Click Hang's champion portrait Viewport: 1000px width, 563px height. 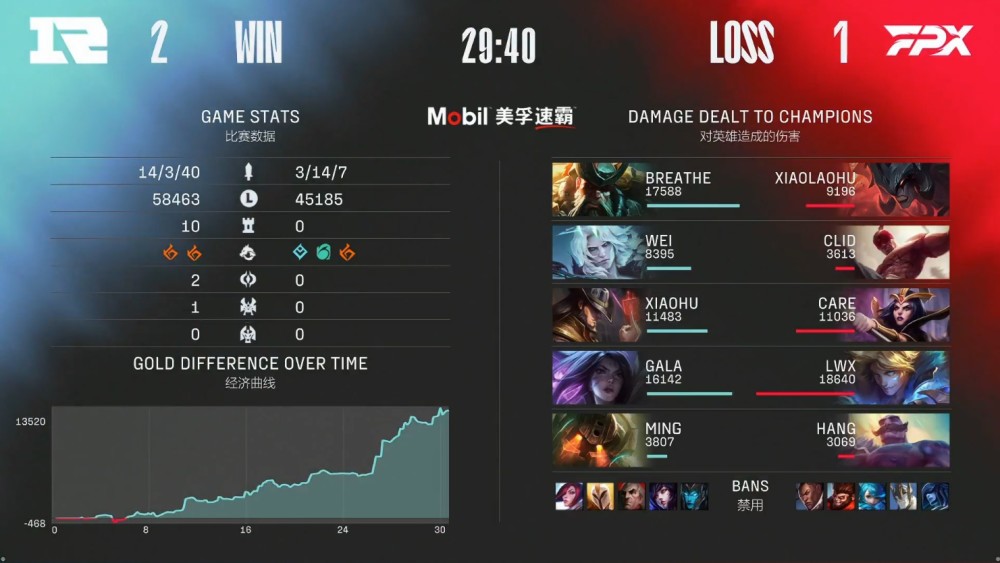click(904, 440)
